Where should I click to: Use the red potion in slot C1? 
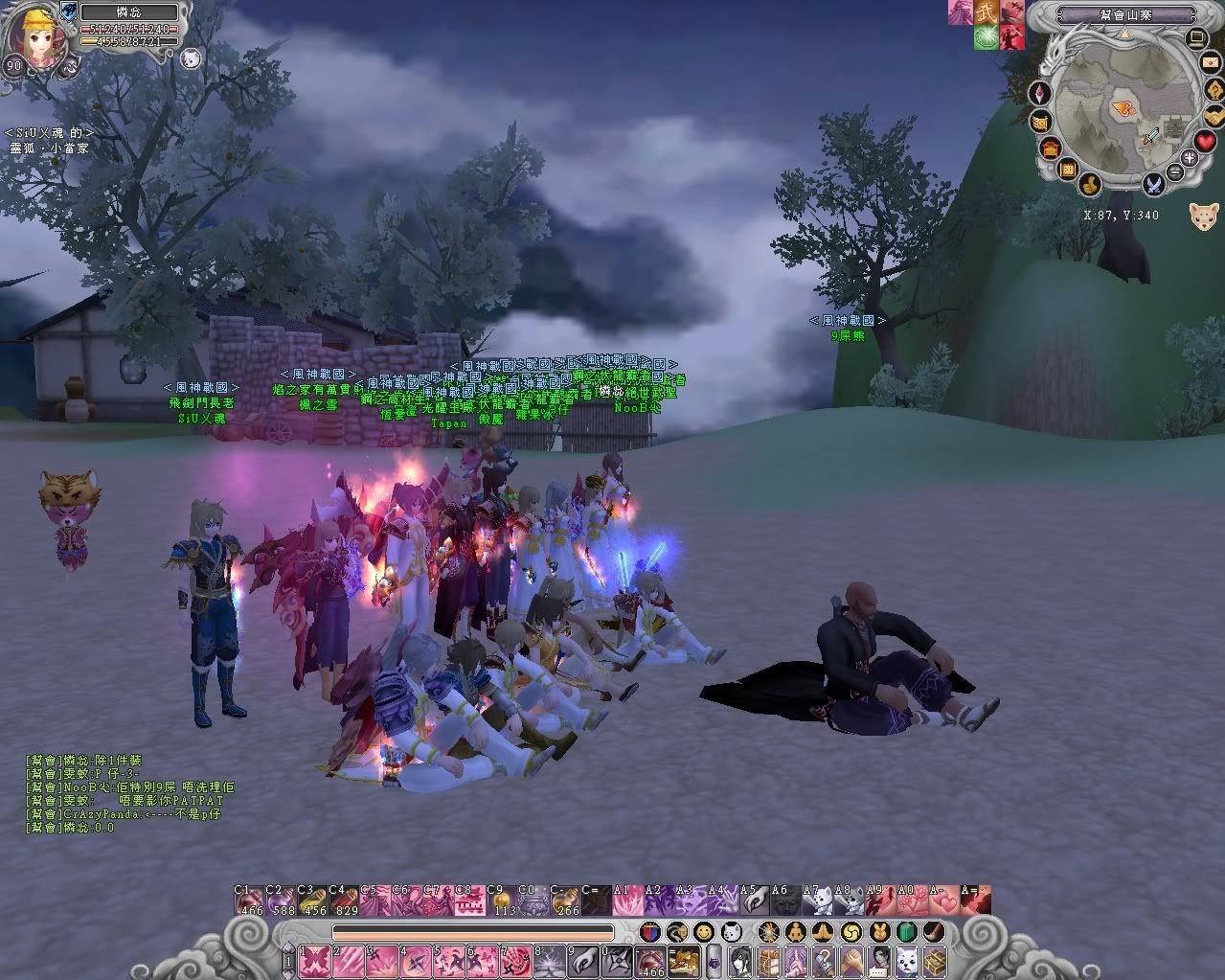tap(249, 901)
